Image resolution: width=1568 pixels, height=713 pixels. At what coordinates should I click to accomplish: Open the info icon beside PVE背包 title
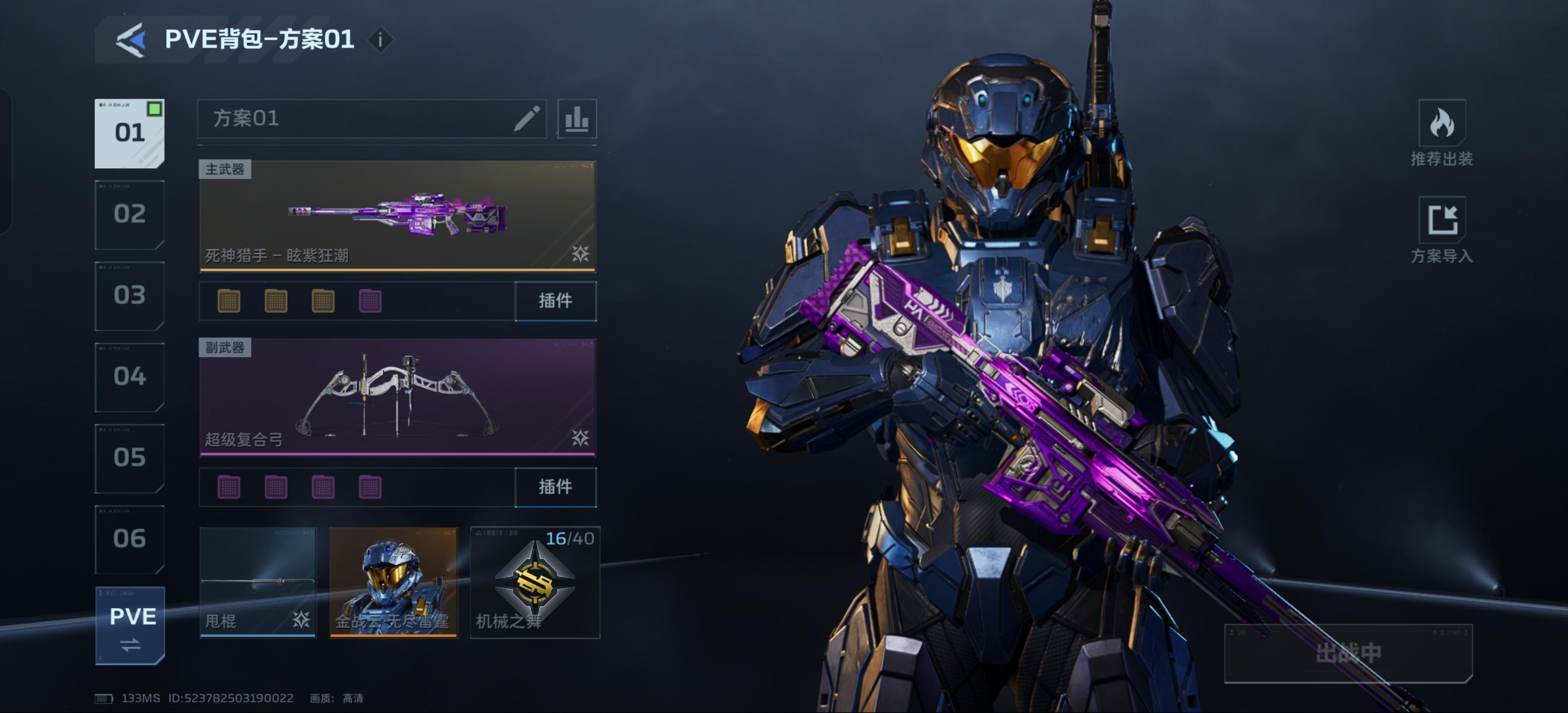(381, 40)
